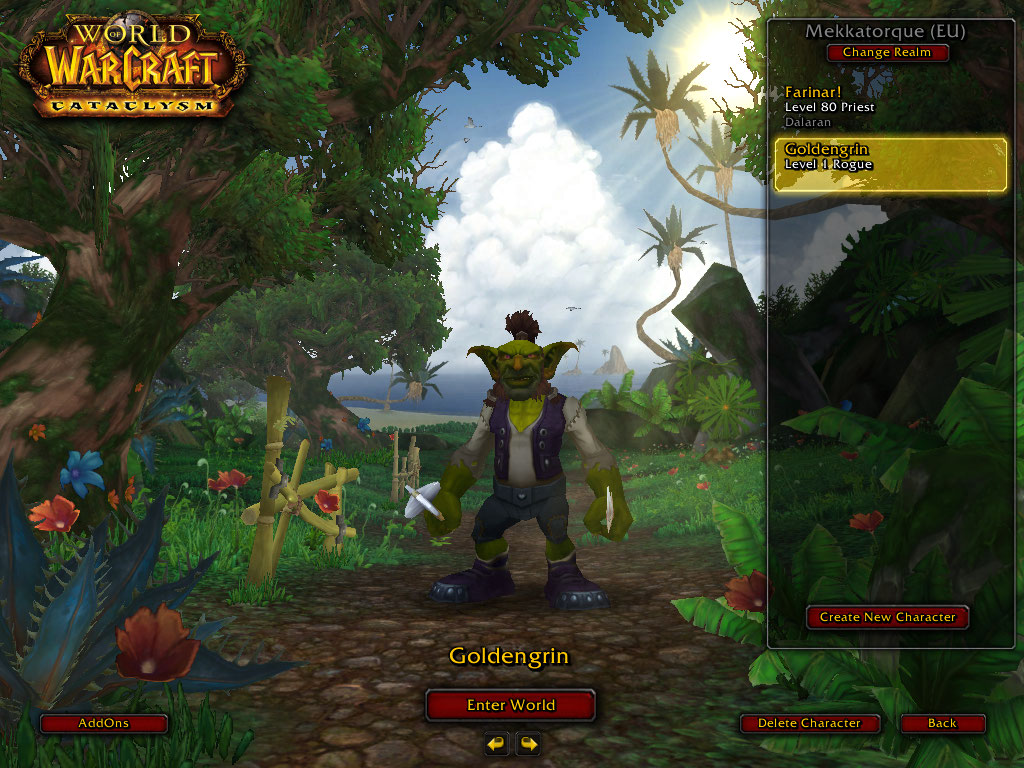Go Back to the login screen
The width and height of the screenshot is (1024, 768).
[x=942, y=723]
